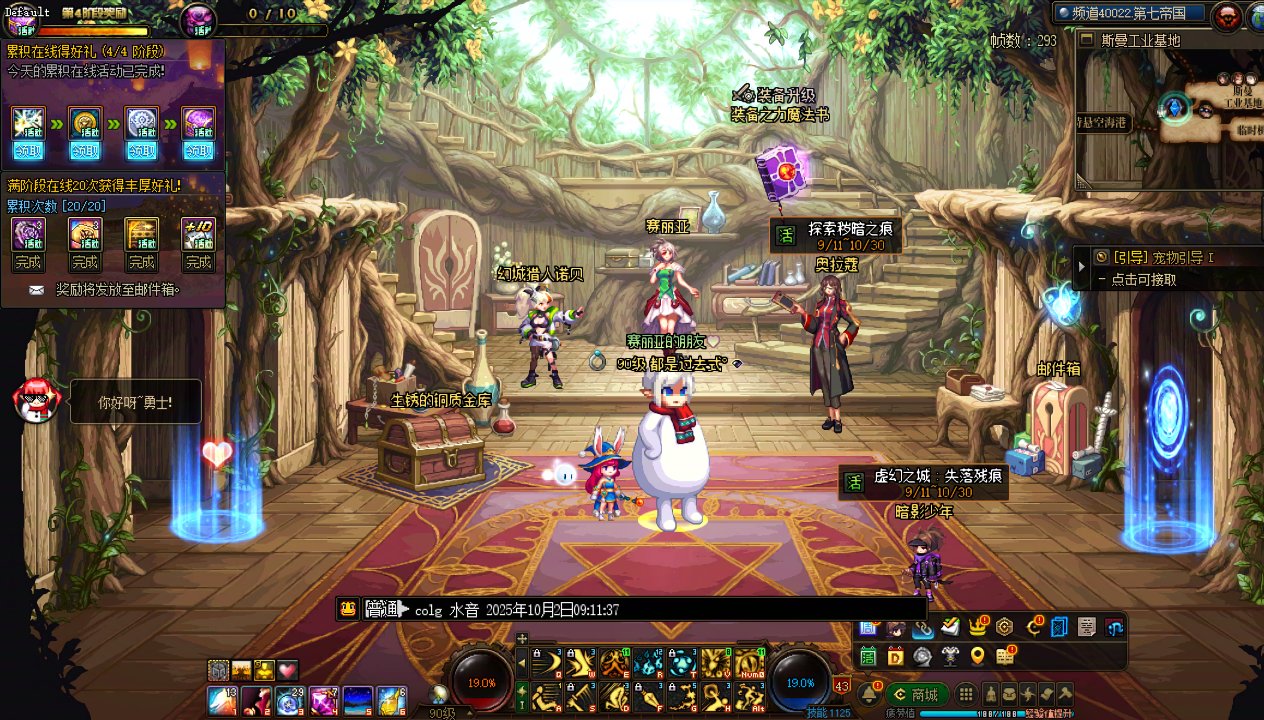Screen dimensions: 1264x720
Task: Claim the first online reward with 领取
Action: tap(28, 151)
